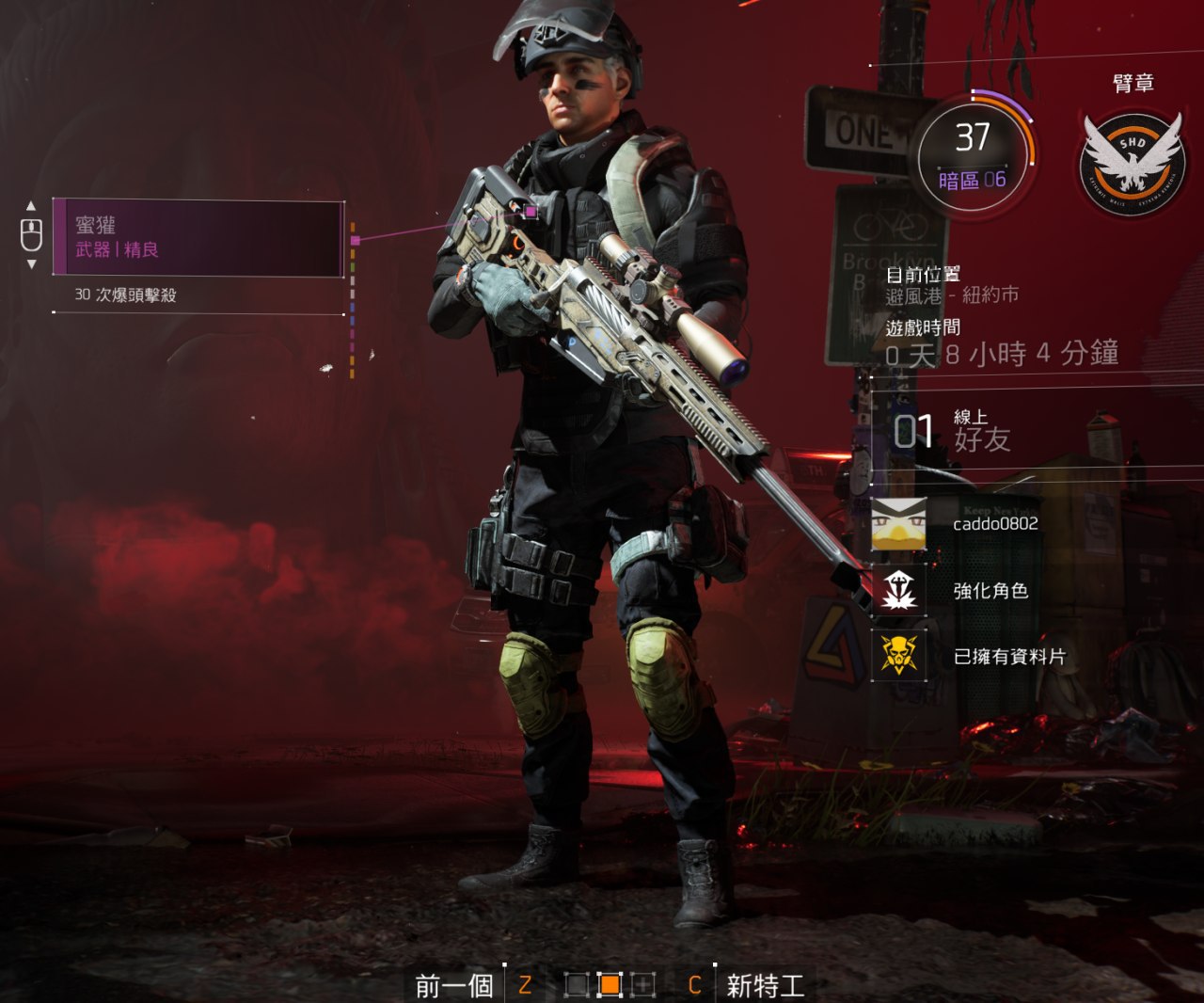Viewport: 1204px width, 1003px height.
Task: Select the 蜜獾 weapon info panel
Action: 198,238
